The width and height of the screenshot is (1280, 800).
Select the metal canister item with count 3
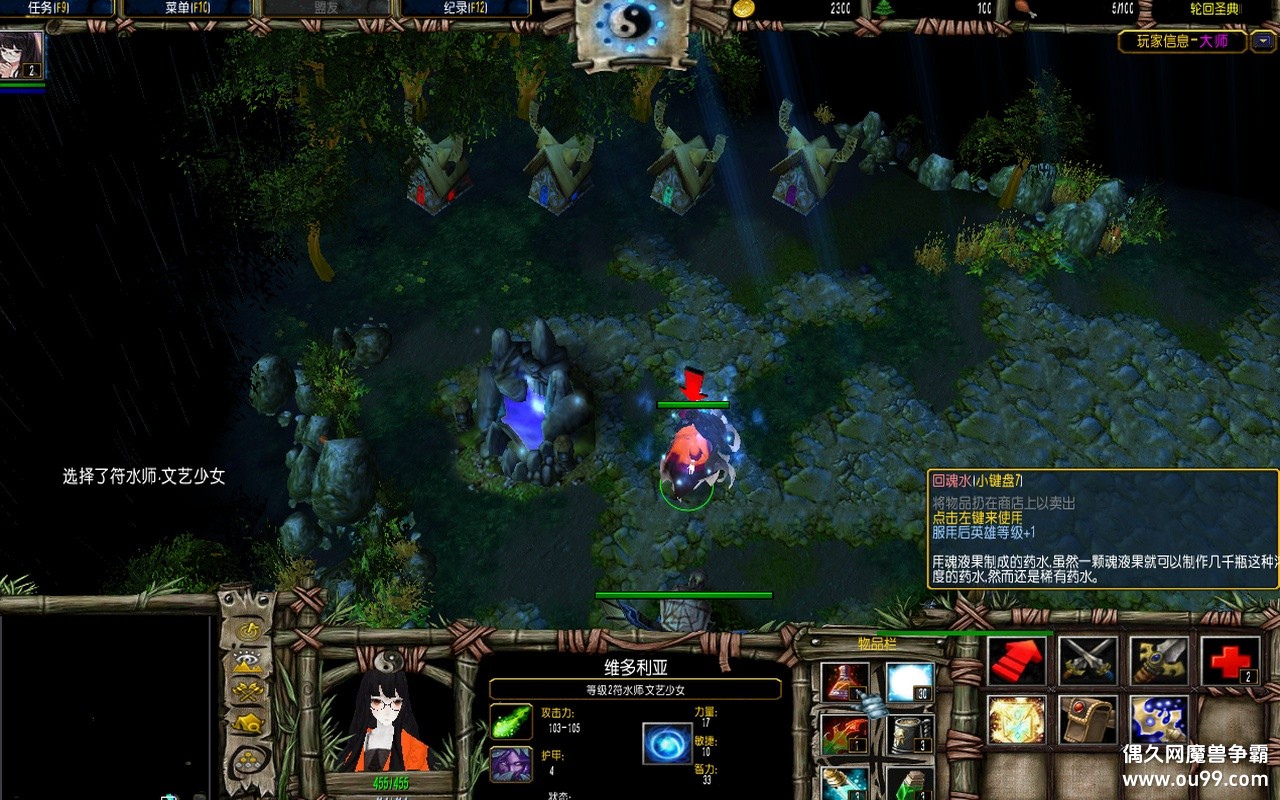pyautogui.click(x=909, y=734)
